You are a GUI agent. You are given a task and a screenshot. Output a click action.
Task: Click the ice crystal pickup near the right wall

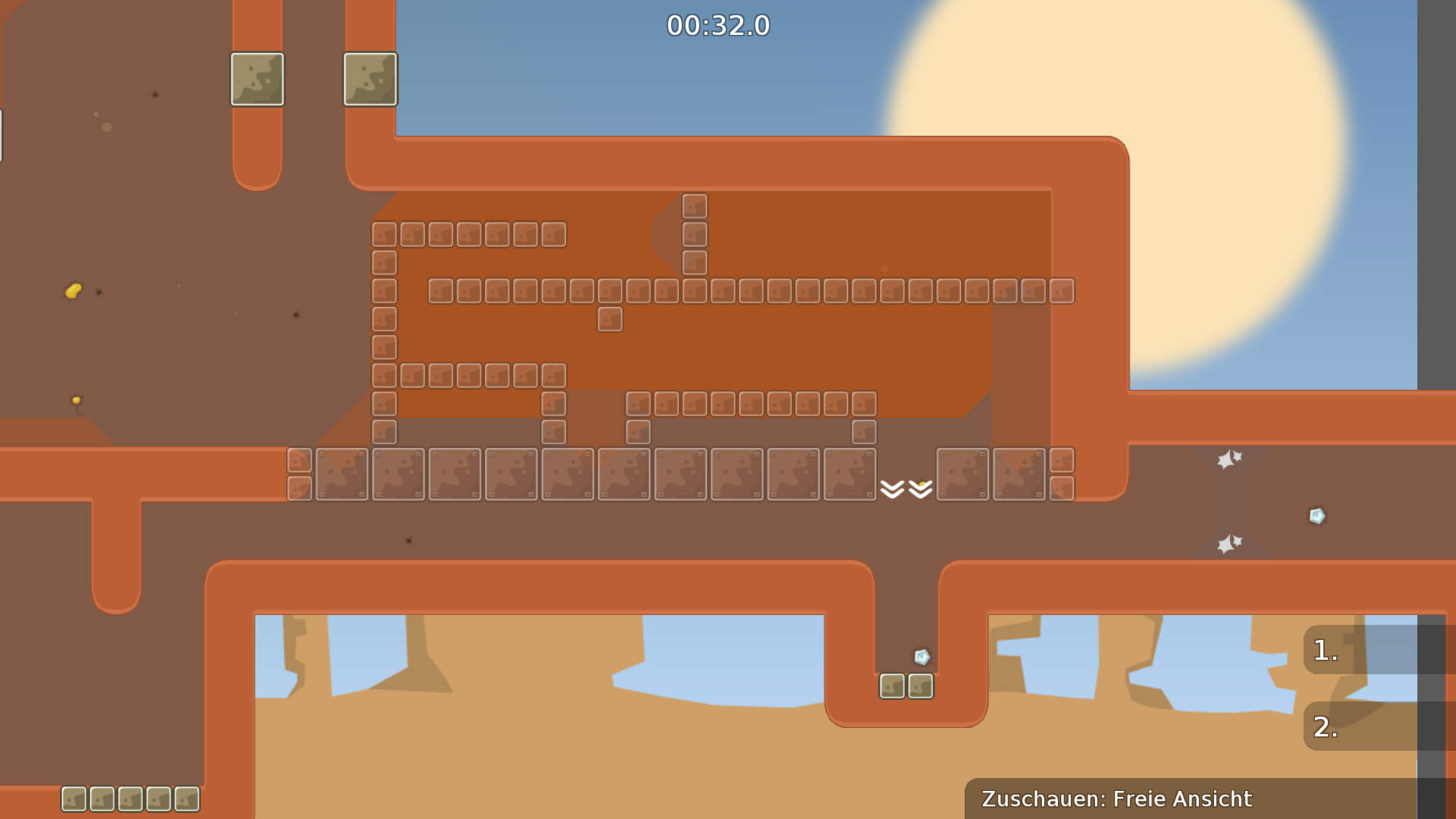pyautogui.click(x=1316, y=516)
